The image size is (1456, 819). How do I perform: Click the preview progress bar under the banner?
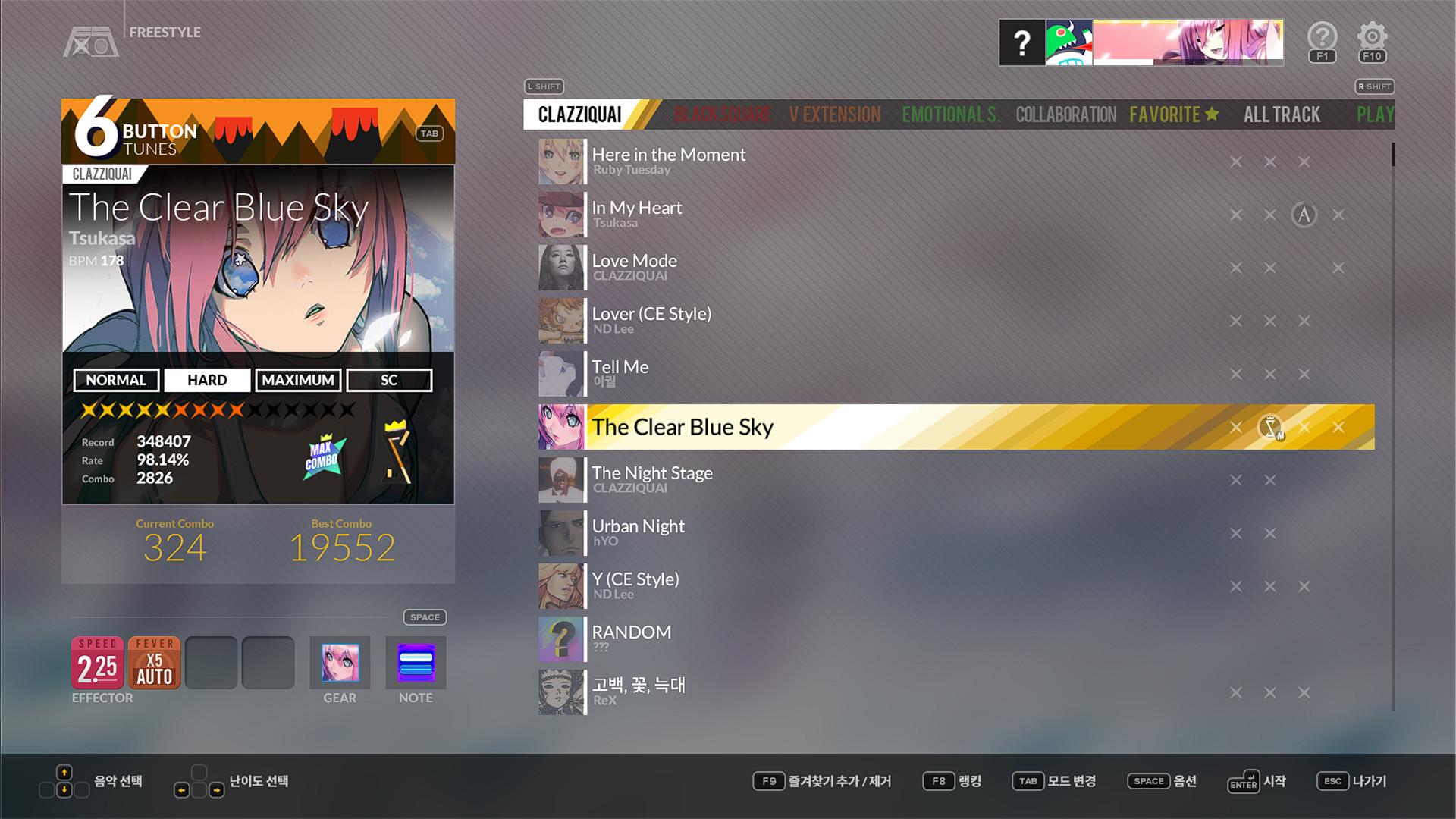pyautogui.click(x=1187, y=62)
